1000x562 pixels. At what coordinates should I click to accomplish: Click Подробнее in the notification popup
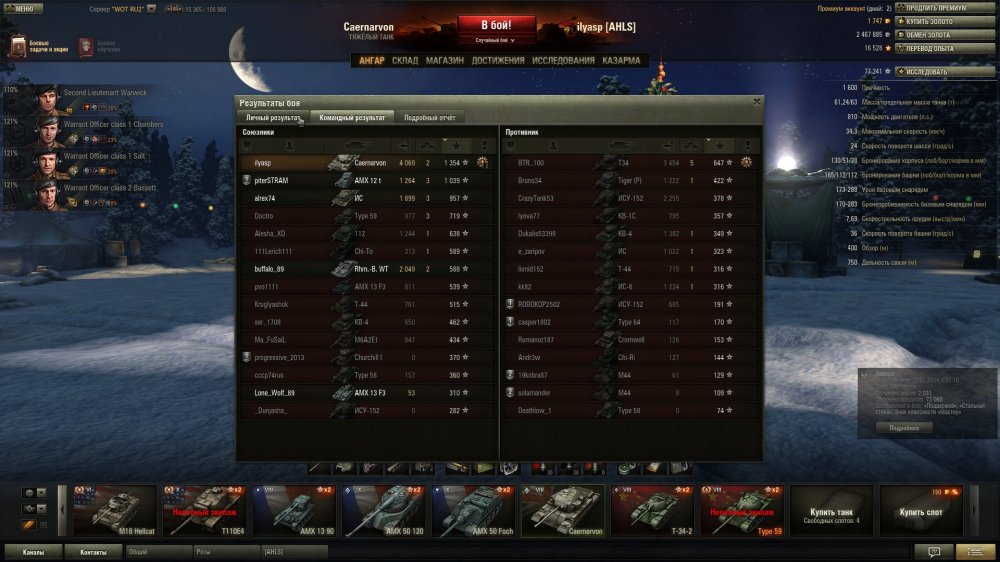[904, 427]
